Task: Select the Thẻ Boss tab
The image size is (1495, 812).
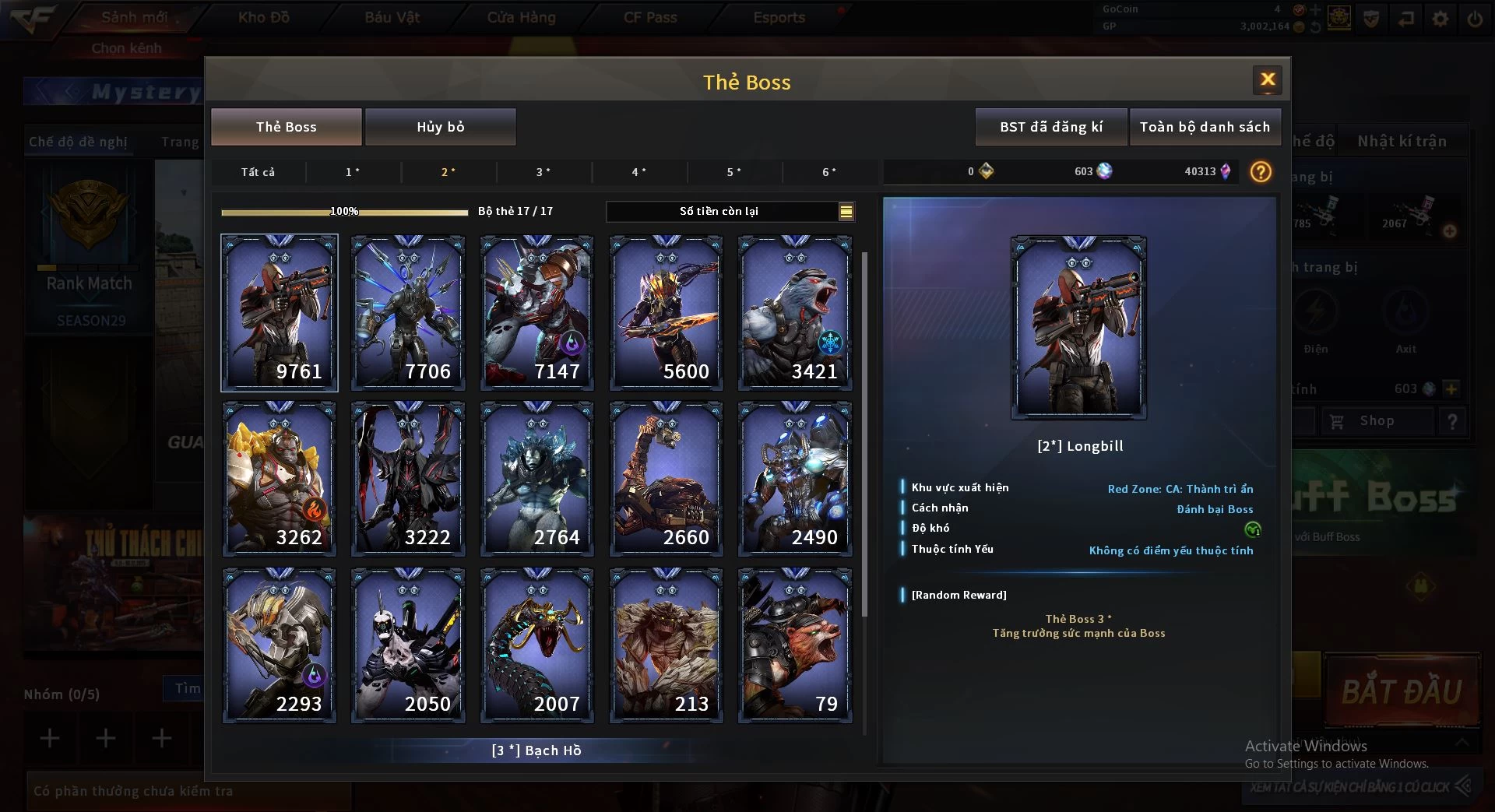Action: pyautogui.click(x=286, y=127)
